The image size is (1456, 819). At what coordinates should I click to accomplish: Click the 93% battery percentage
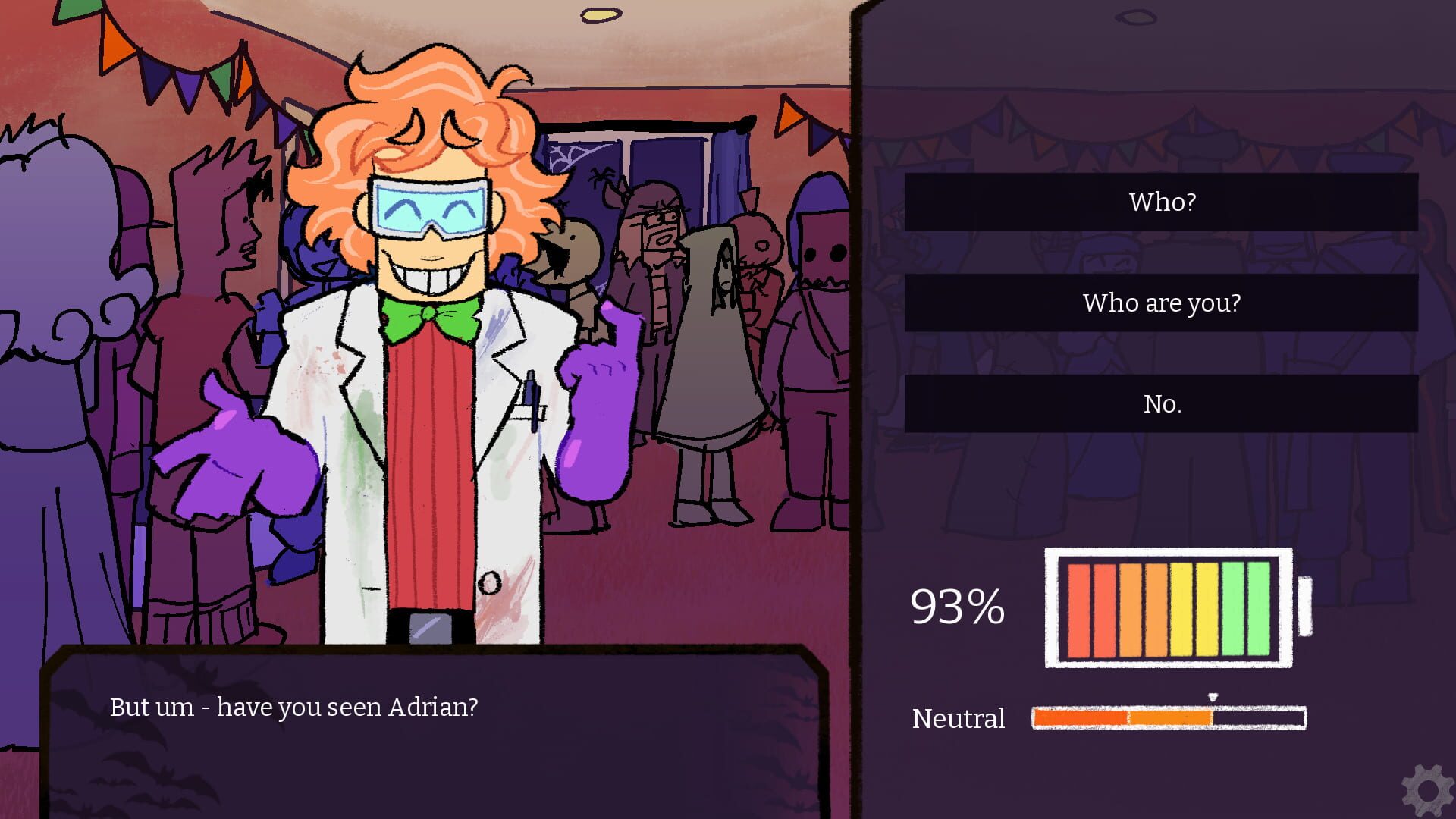point(957,605)
